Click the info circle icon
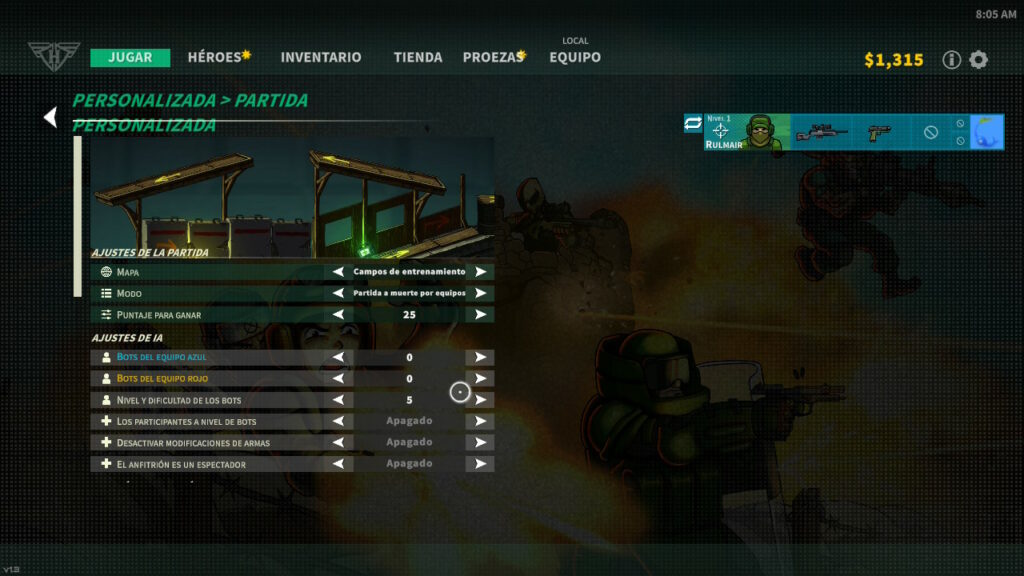The width and height of the screenshot is (1024, 576). (x=952, y=60)
